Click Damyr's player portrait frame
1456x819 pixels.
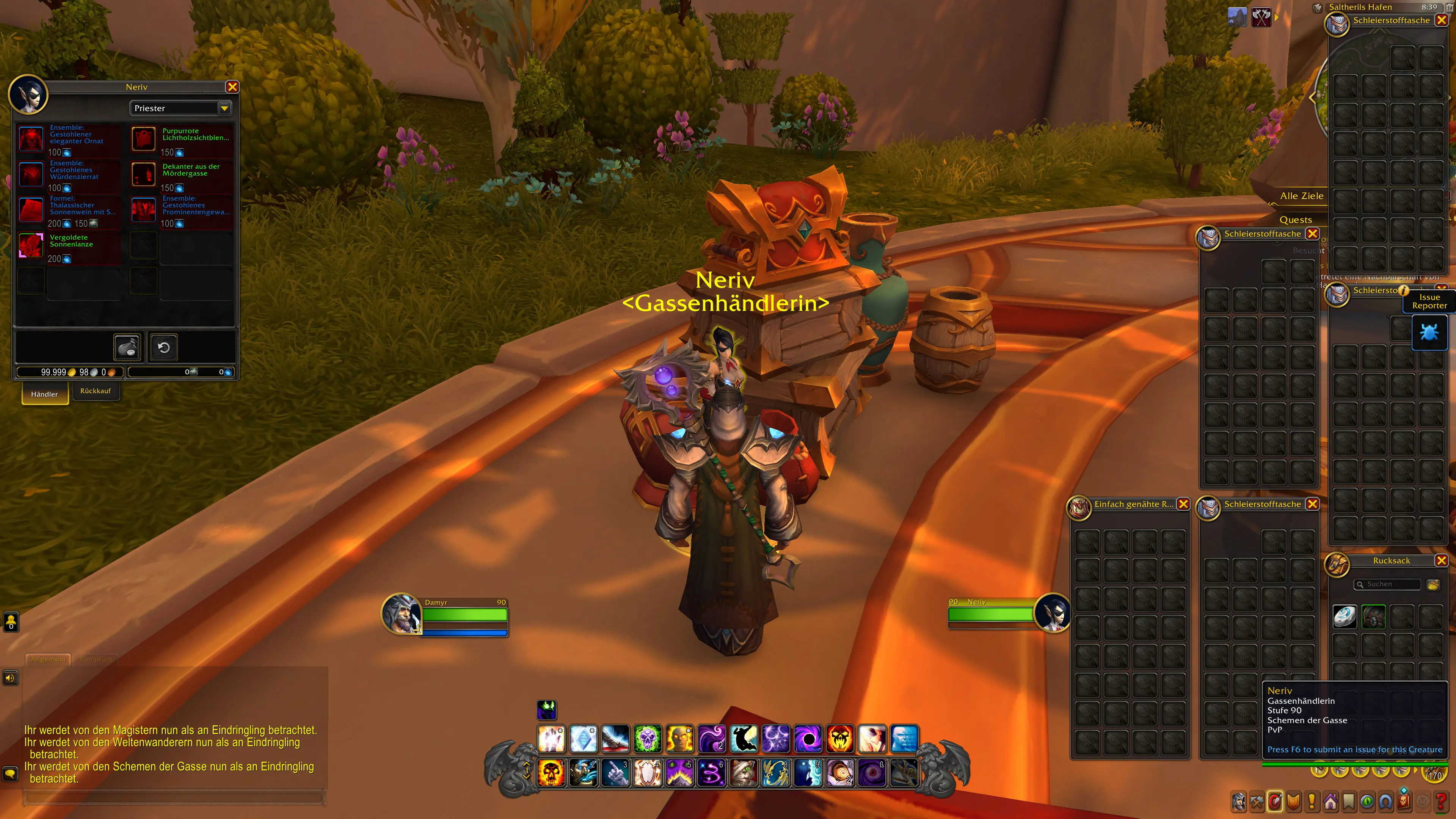[x=401, y=614]
